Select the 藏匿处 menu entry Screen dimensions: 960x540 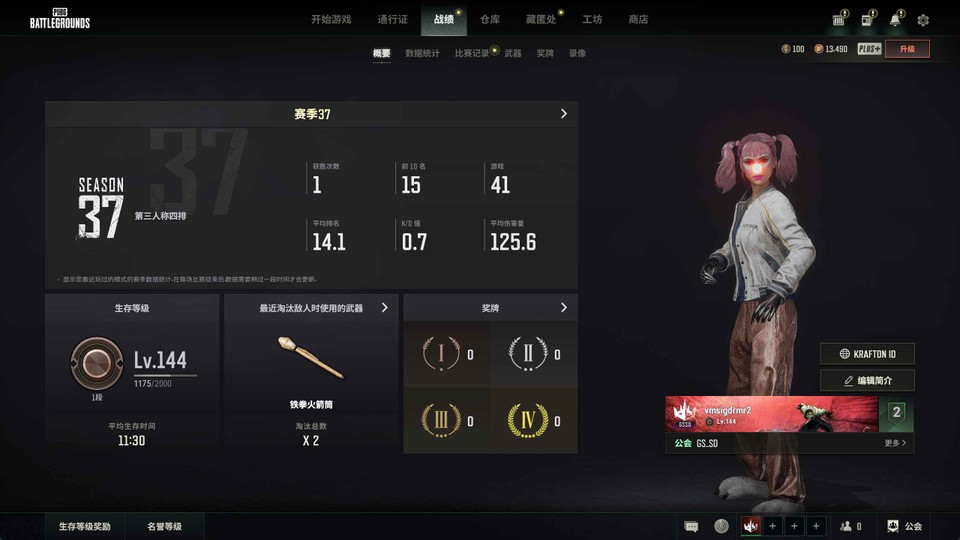pos(540,19)
